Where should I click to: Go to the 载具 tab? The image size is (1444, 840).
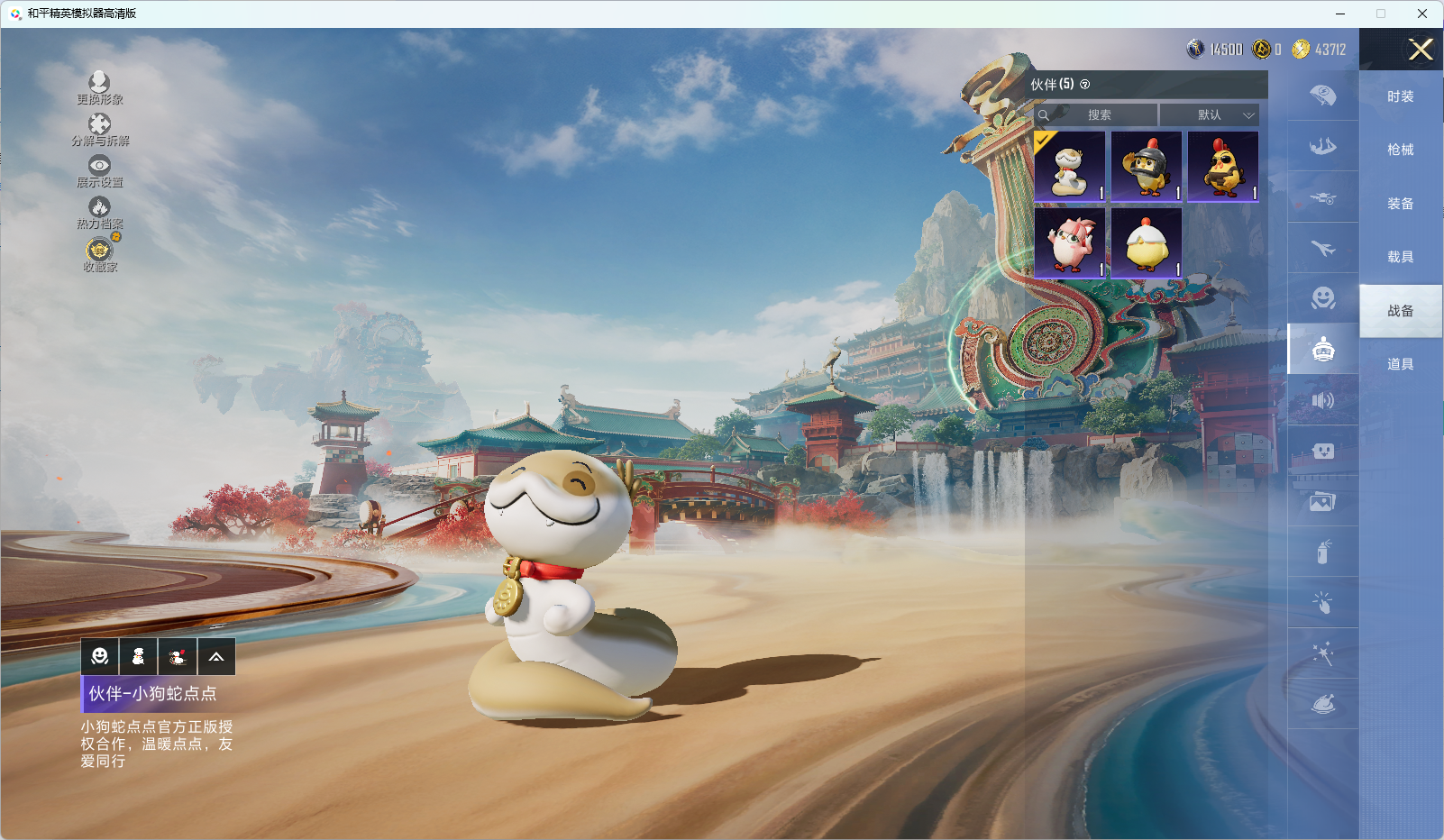1400,257
